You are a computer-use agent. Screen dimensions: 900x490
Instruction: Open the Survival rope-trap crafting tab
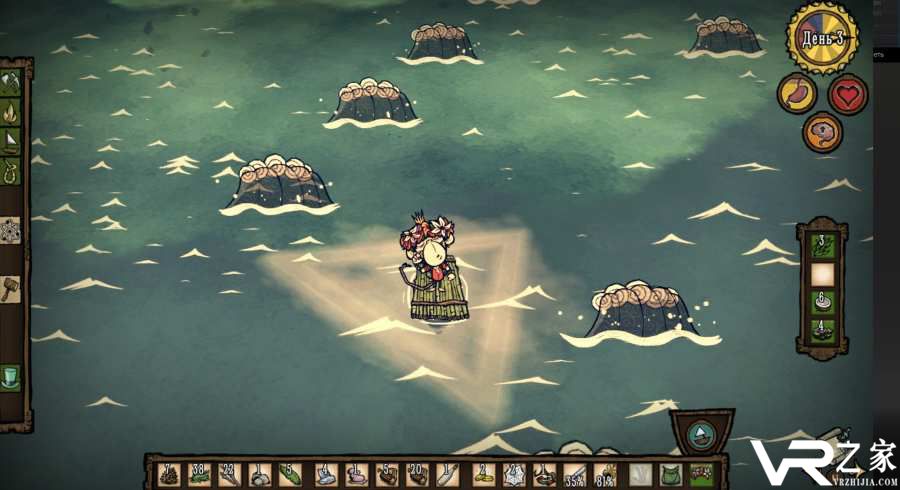(x=12, y=171)
